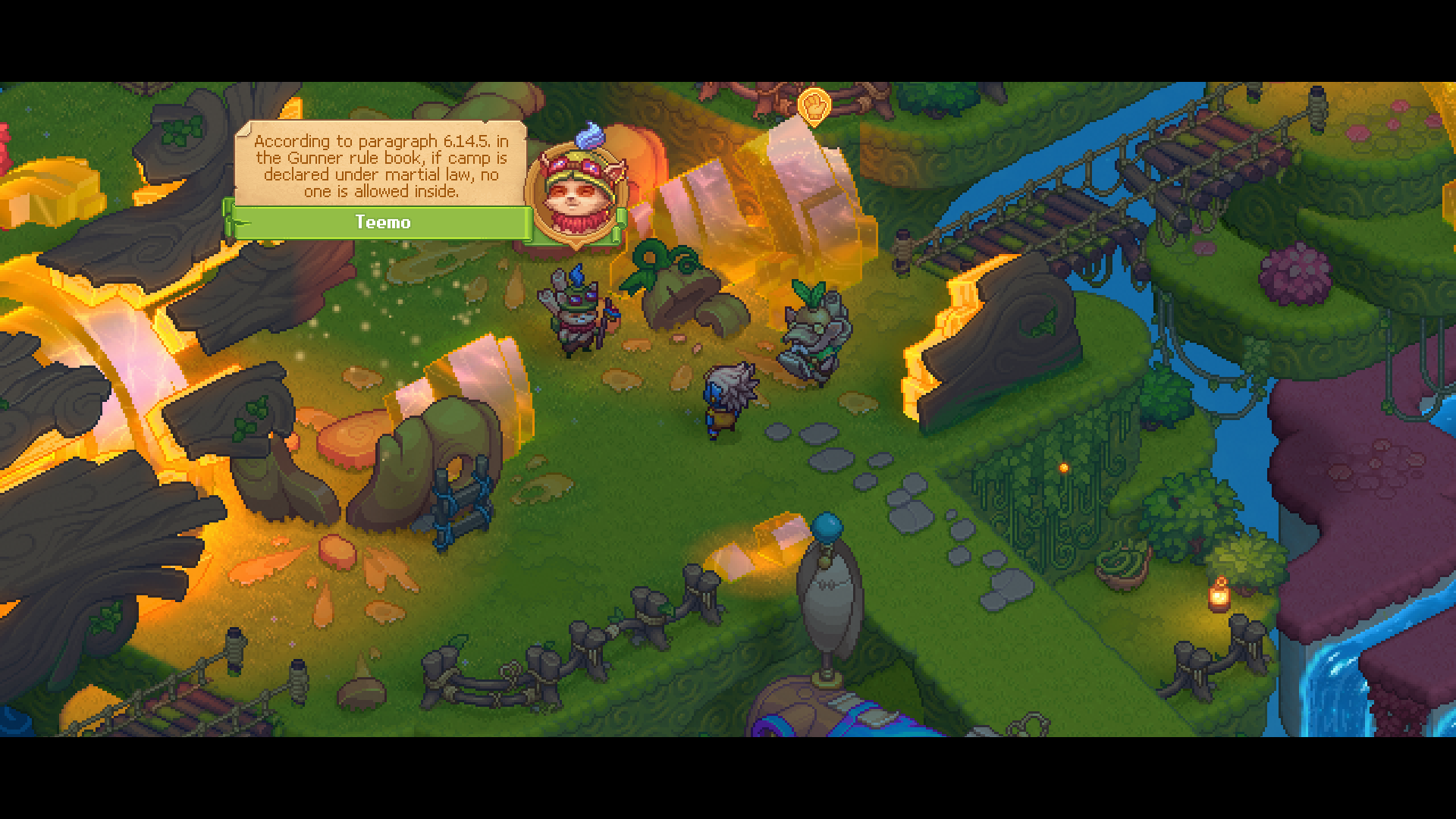Expand the dialogue by clicking its text box
Screen dimensions: 1456x819
[x=379, y=167]
